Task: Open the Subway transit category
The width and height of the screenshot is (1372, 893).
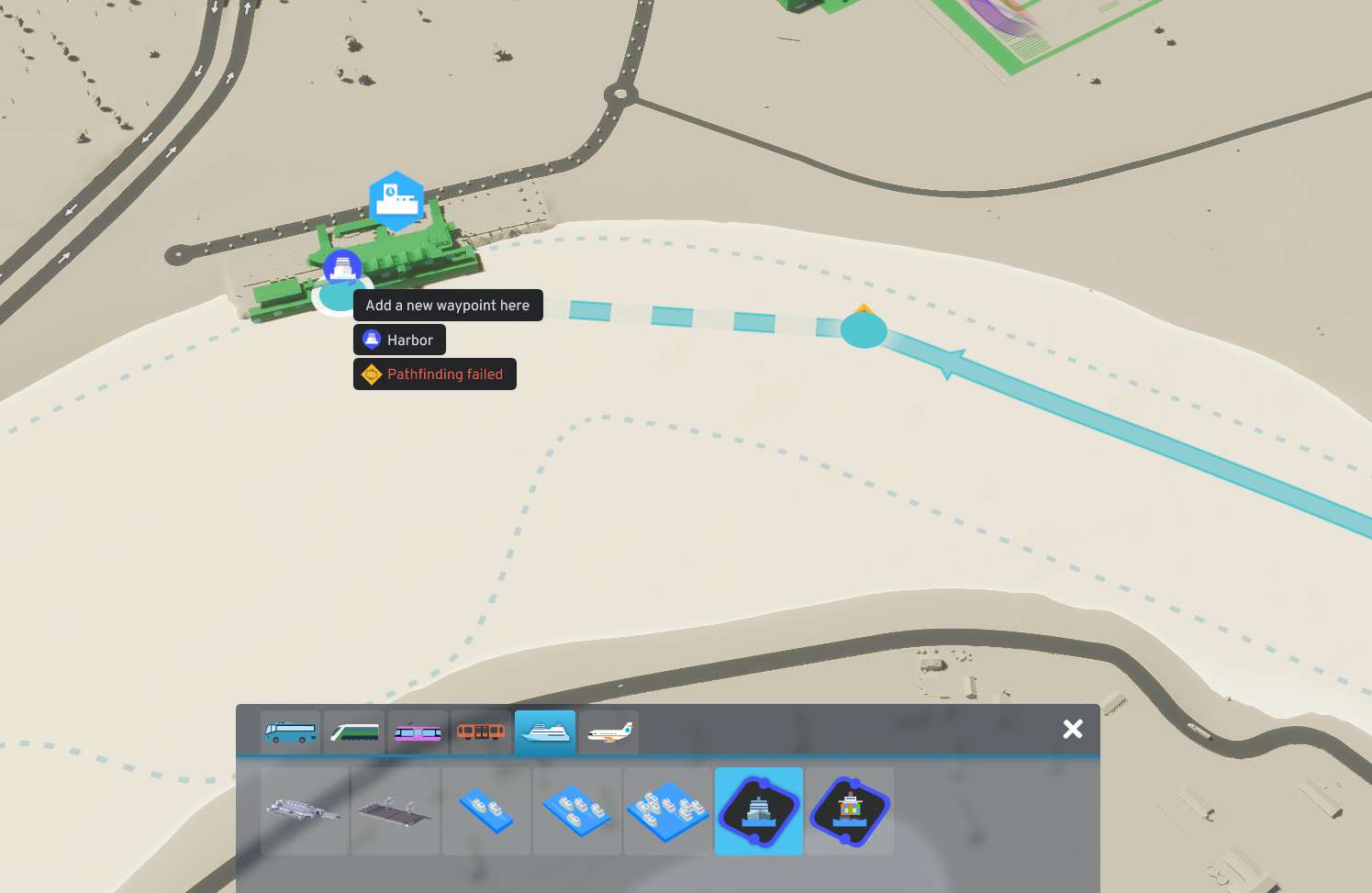Action: click(x=481, y=731)
